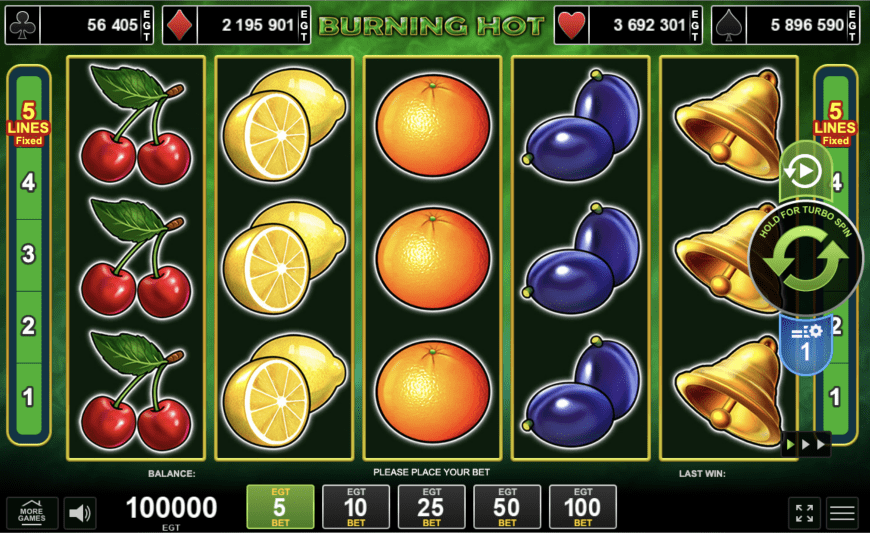Image resolution: width=870 pixels, height=533 pixels.
Task: Click the triple-arrow speed control
Action: [806, 444]
